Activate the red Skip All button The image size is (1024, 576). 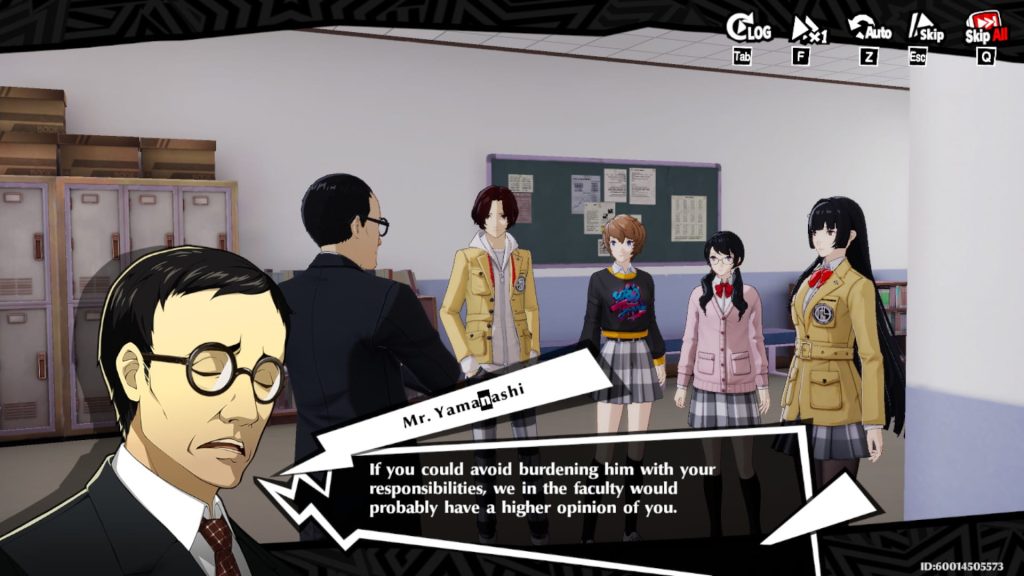click(985, 29)
